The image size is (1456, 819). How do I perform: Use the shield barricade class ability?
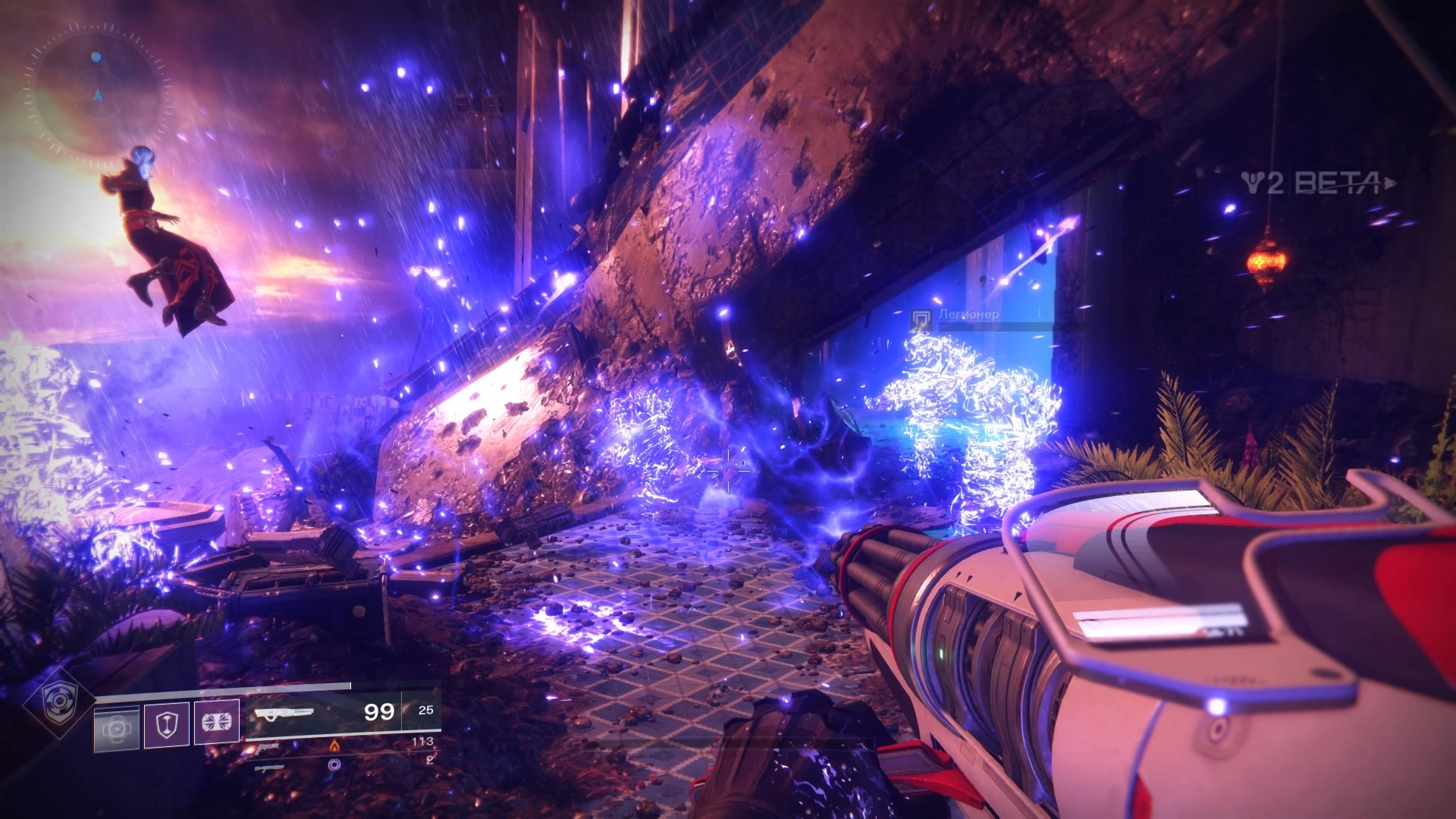166,725
